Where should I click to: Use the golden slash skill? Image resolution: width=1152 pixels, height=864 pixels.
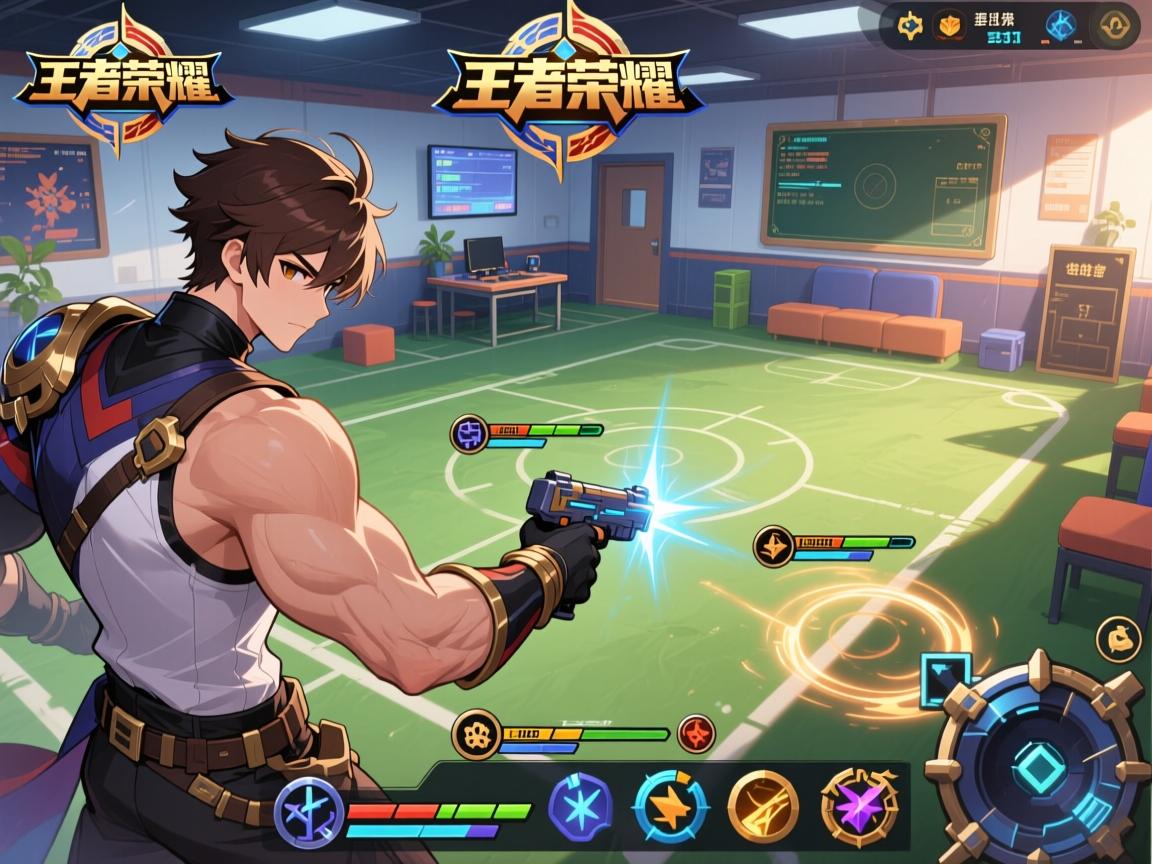point(762,806)
